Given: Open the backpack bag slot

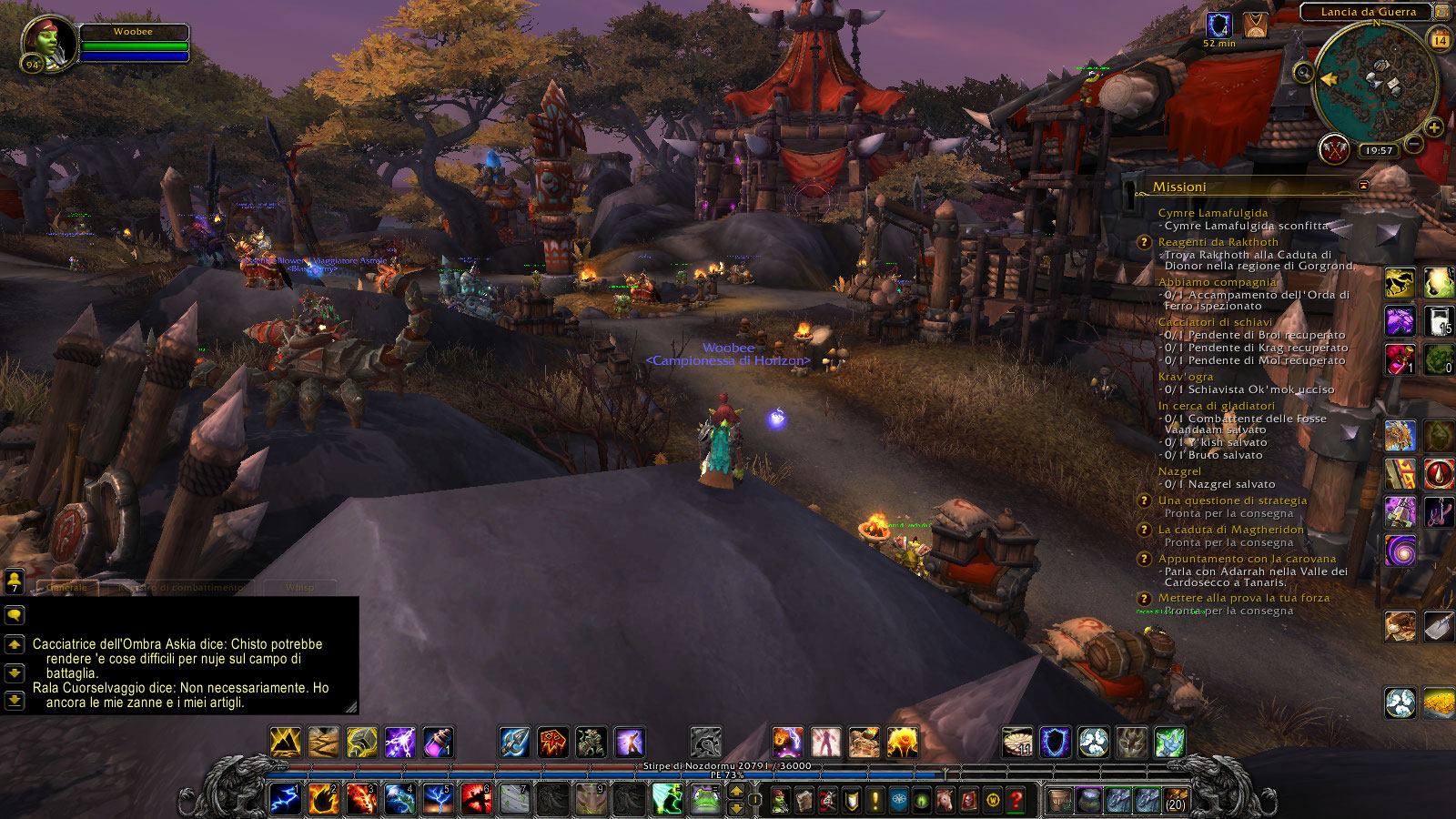Looking at the screenshot, I should point(1178,799).
